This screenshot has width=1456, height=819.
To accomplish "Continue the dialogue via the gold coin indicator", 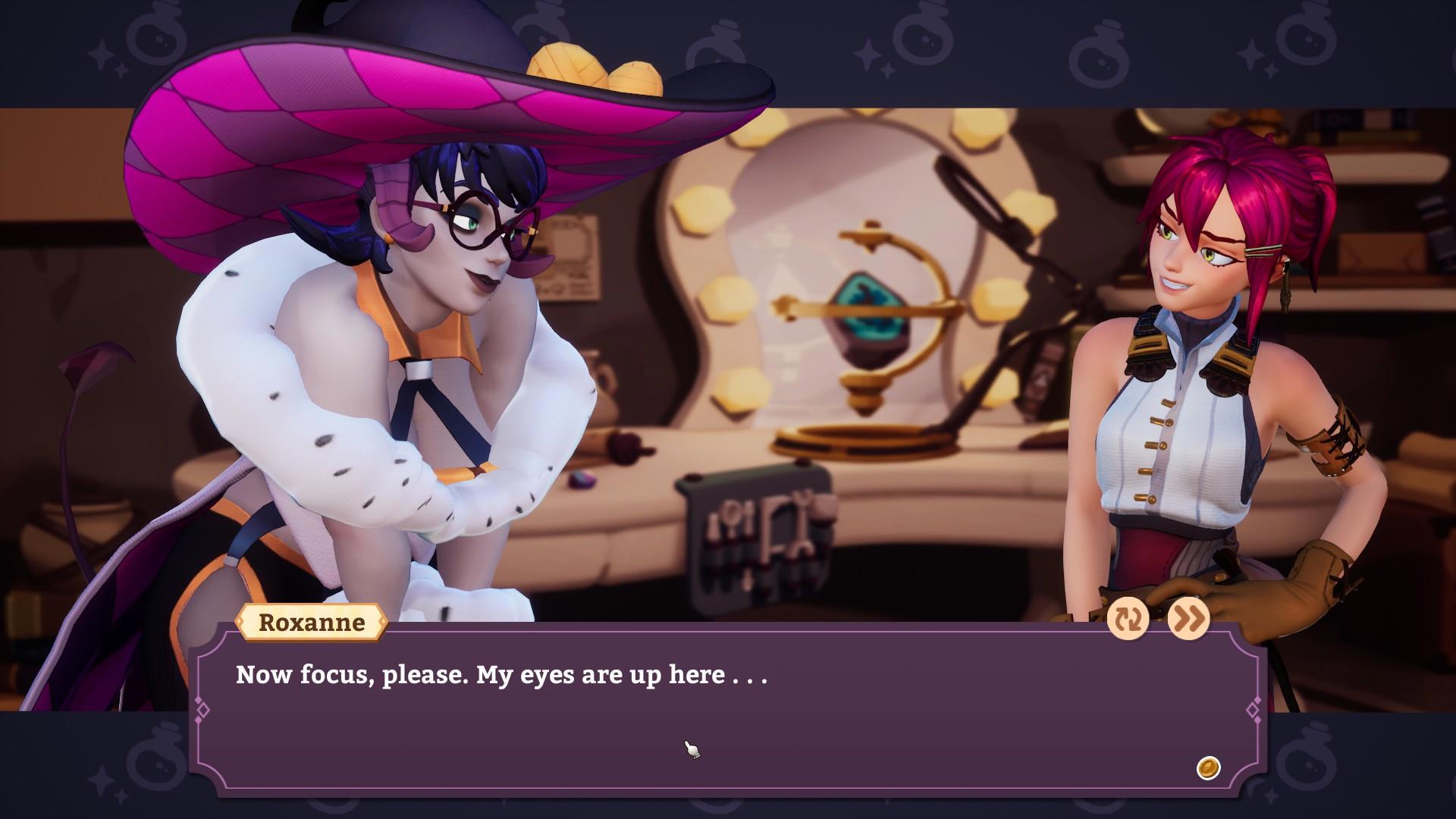I will 1208,767.
